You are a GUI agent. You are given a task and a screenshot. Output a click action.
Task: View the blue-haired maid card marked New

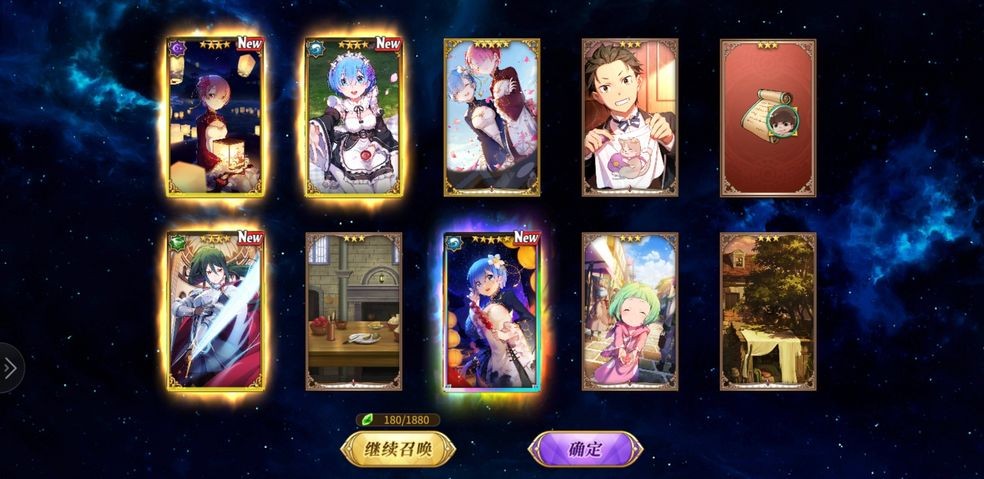[x=353, y=117]
